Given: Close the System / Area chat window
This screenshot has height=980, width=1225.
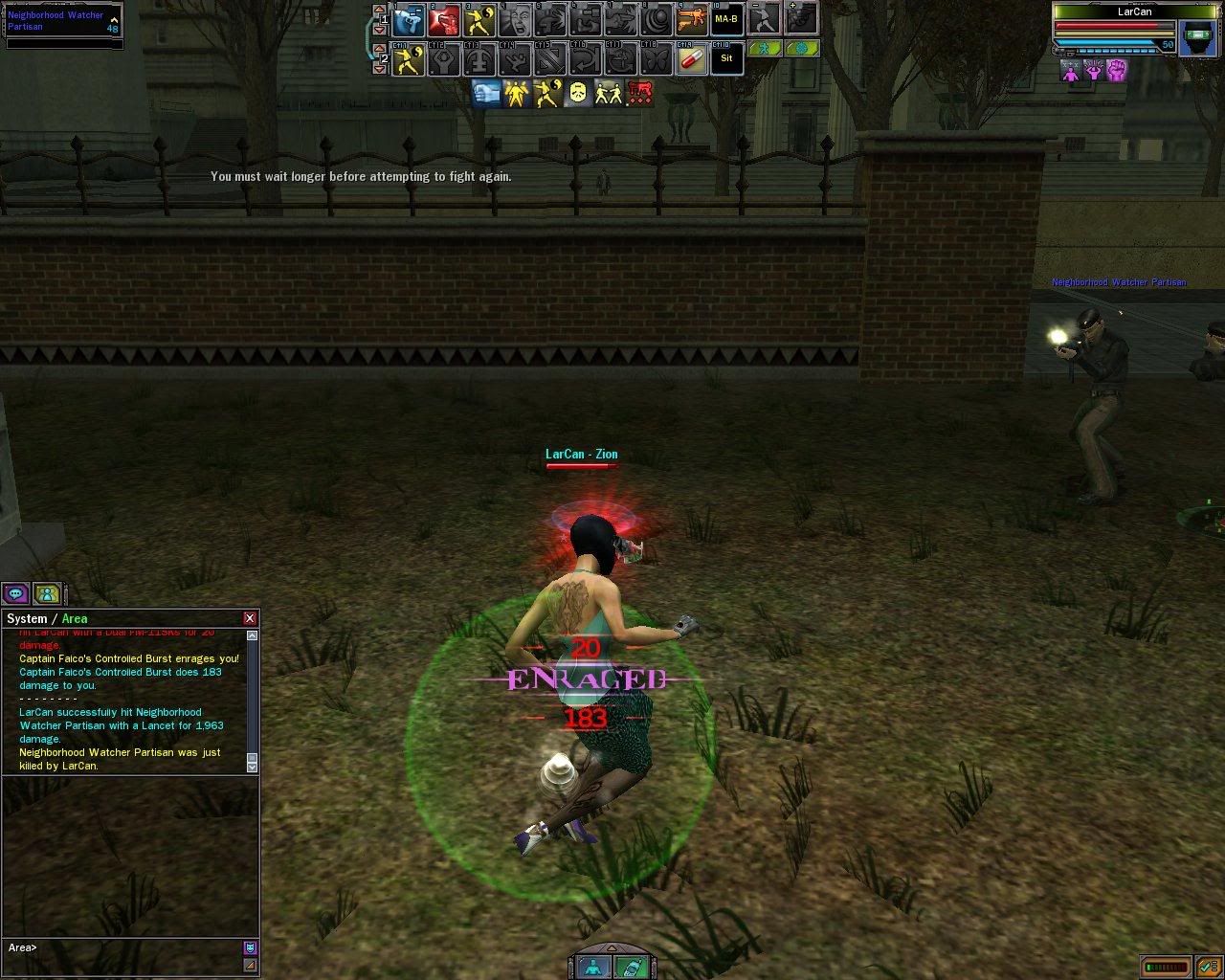Looking at the screenshot, I should [250, 618].
